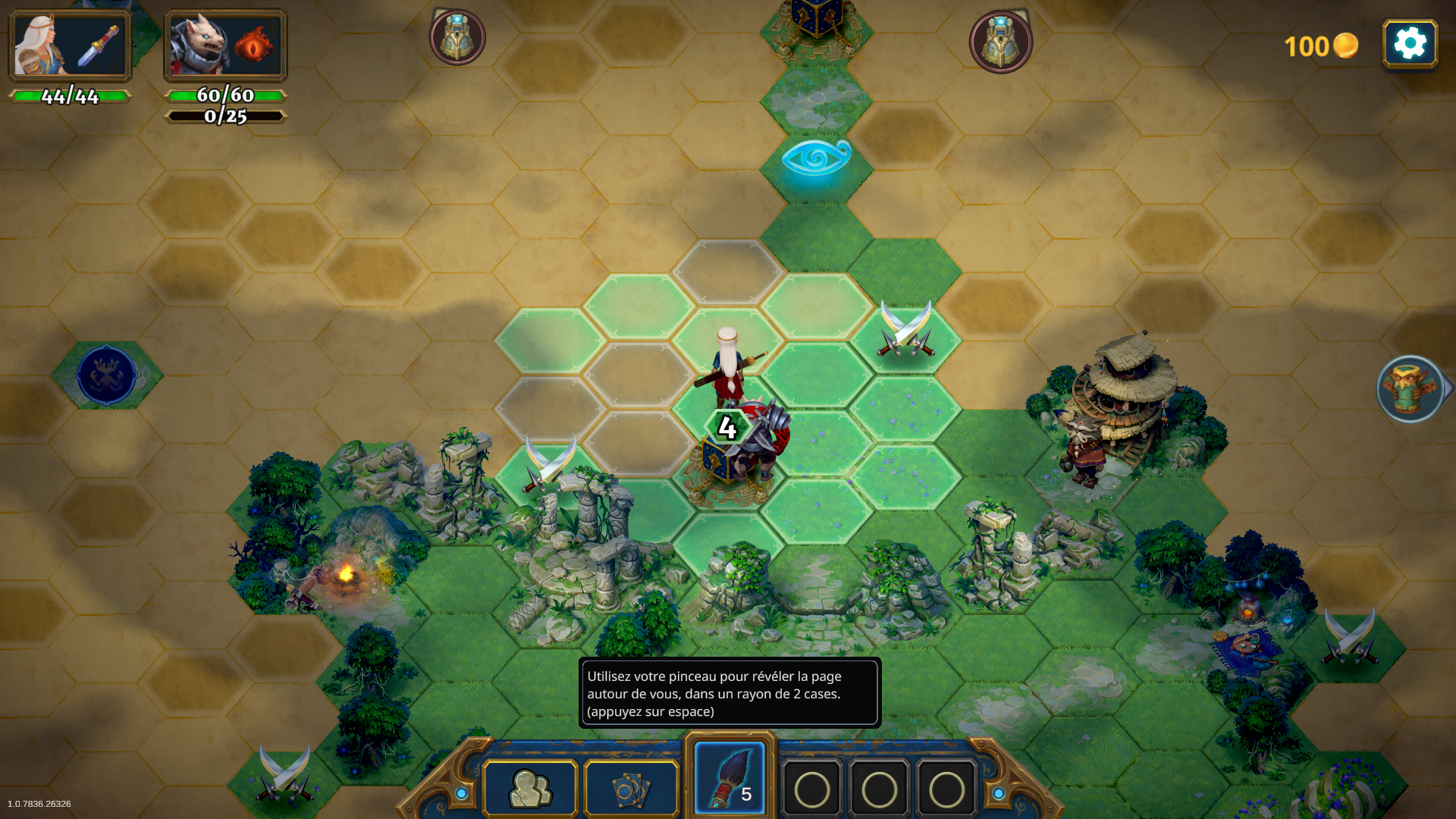
Task: Select the blue anchor emblem tile
Action: click(x=106, y=375)
